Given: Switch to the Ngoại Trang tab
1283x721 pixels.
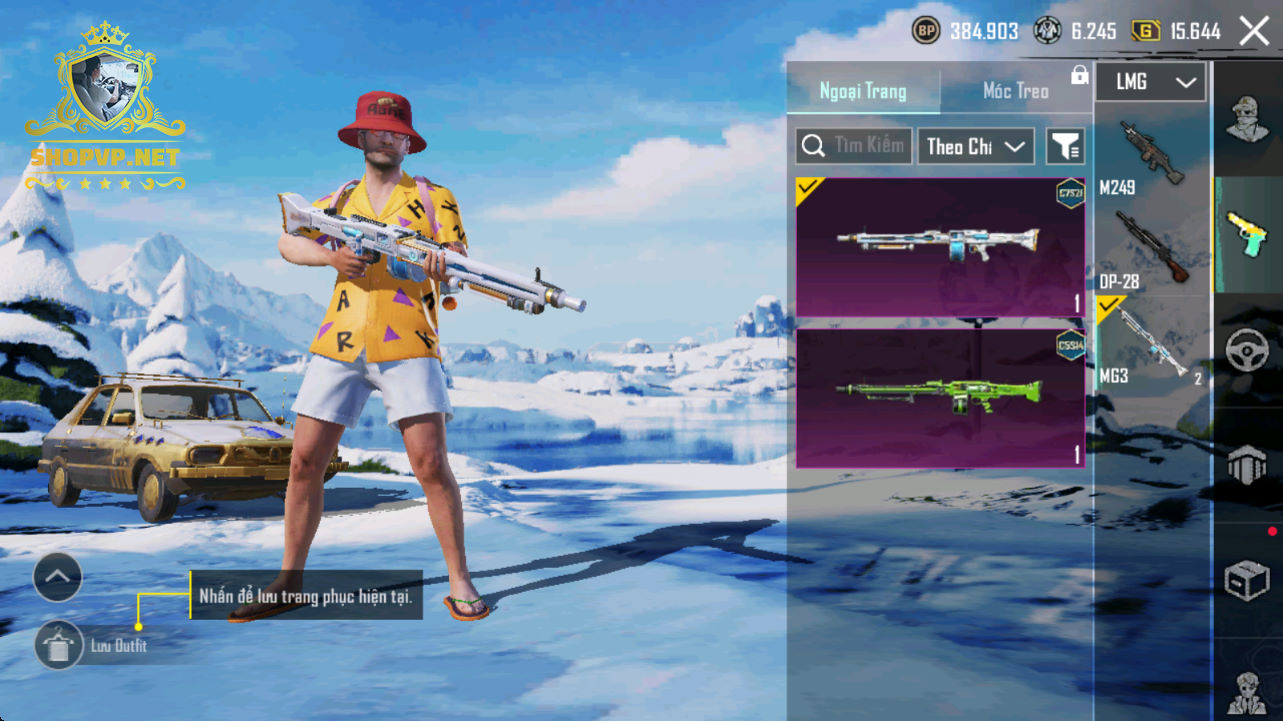Looking at the screenshot, I should click(x=863, y=91).
